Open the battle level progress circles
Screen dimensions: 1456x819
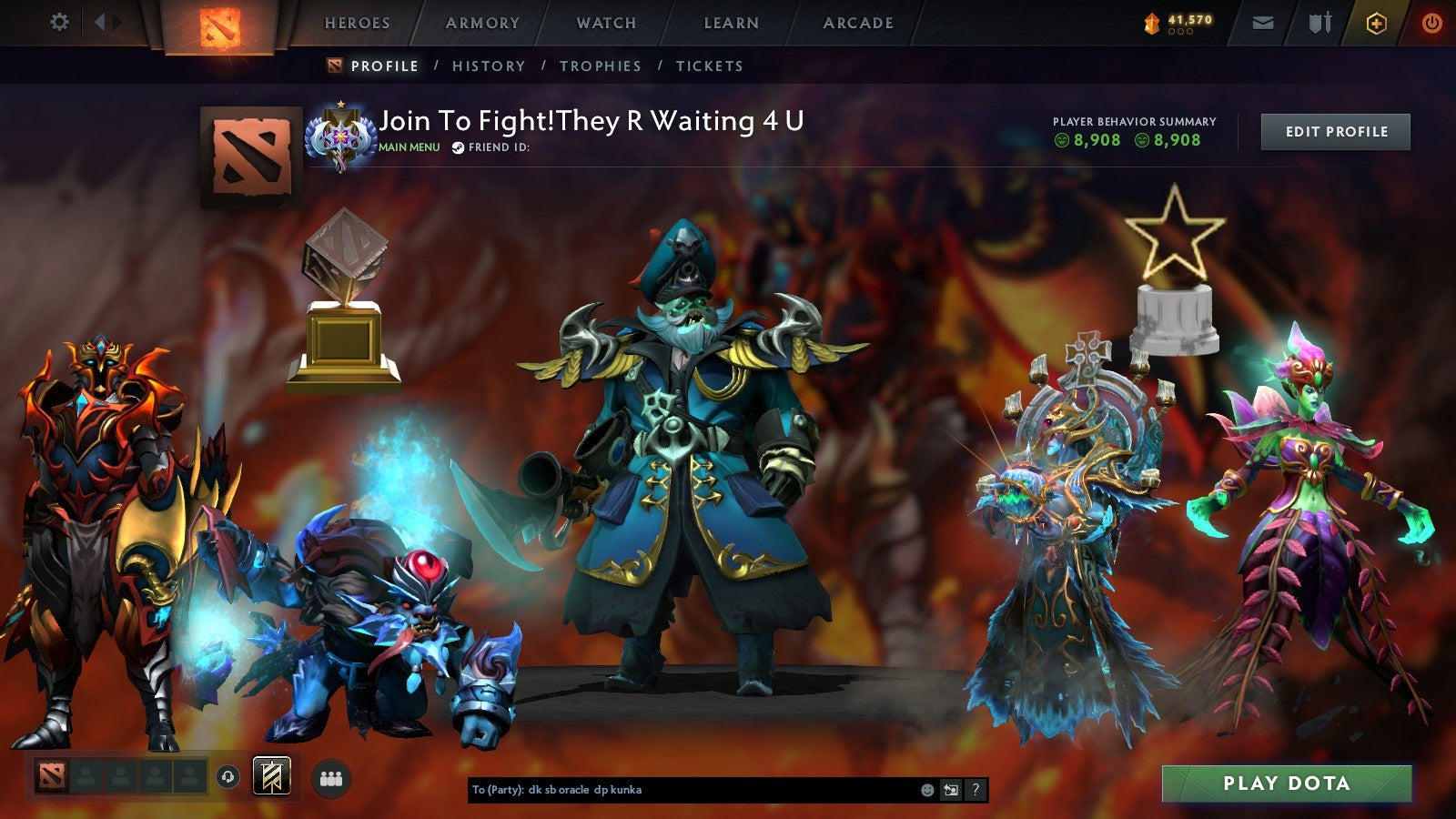[1179, 31]
